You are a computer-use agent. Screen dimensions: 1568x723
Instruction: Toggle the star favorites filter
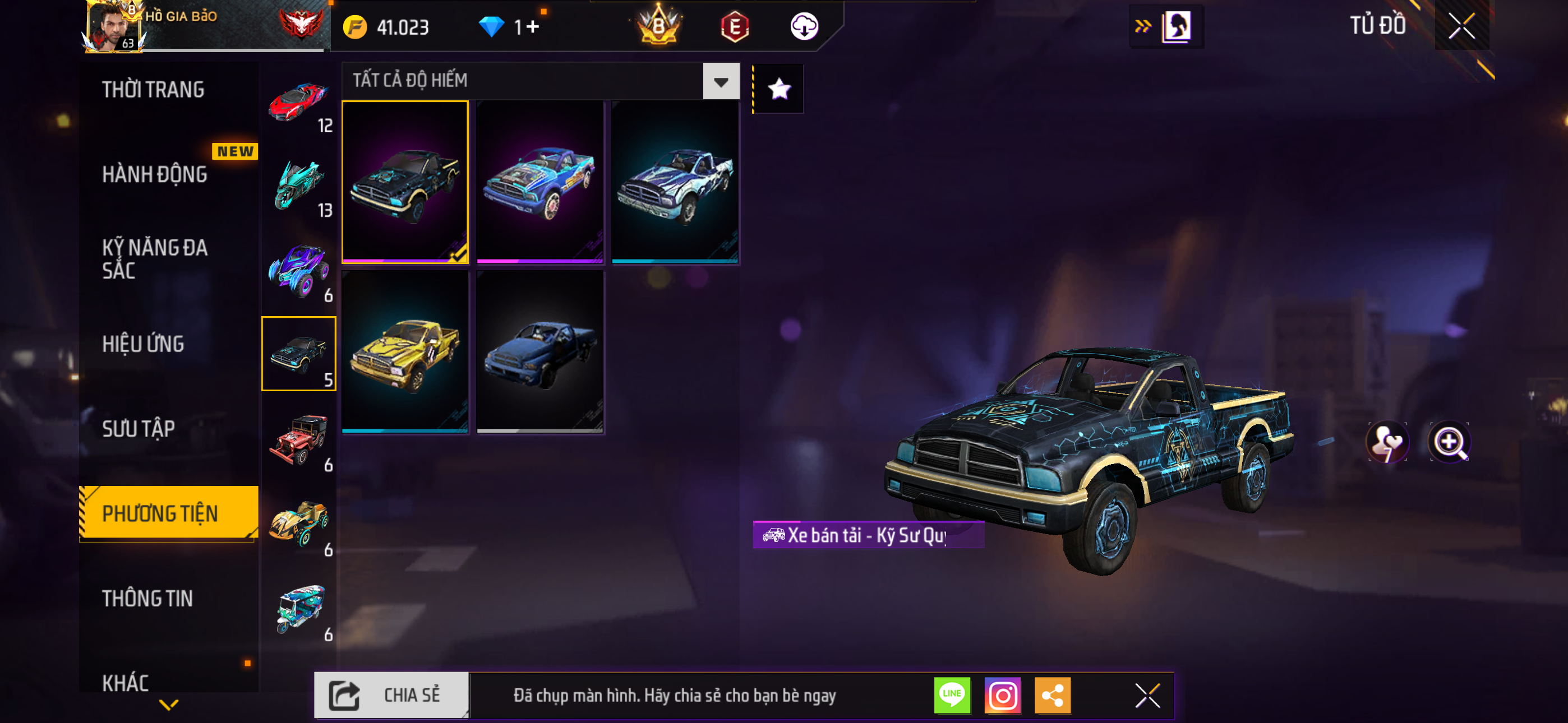[x=779, y=90]
